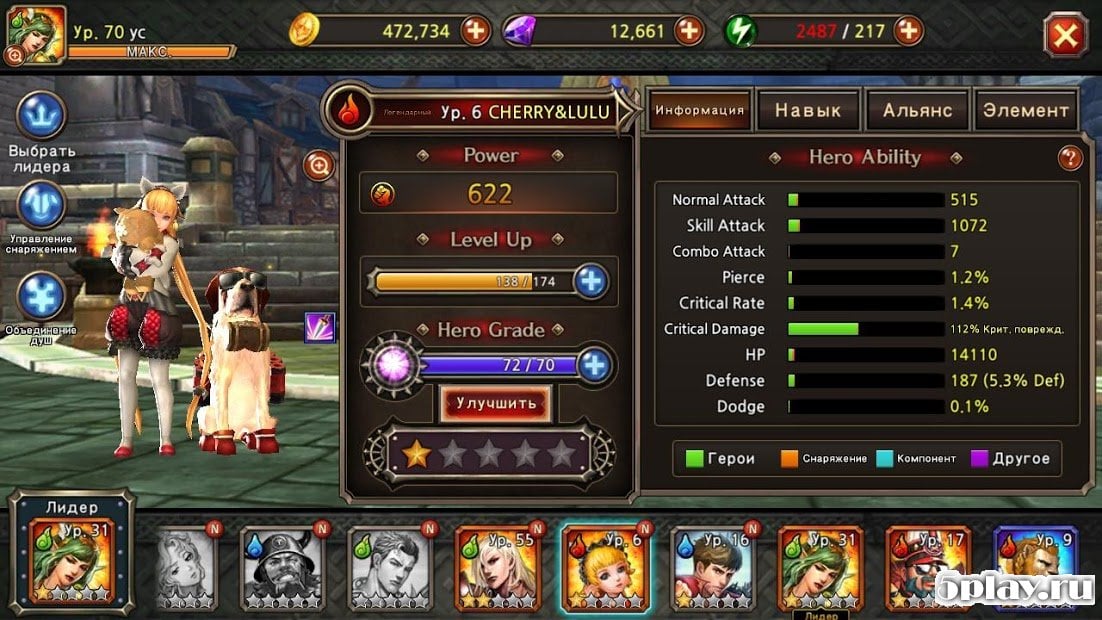Switch to the Навык tab
Viewport: 1102px width, 620px height.
coord(808,110)
